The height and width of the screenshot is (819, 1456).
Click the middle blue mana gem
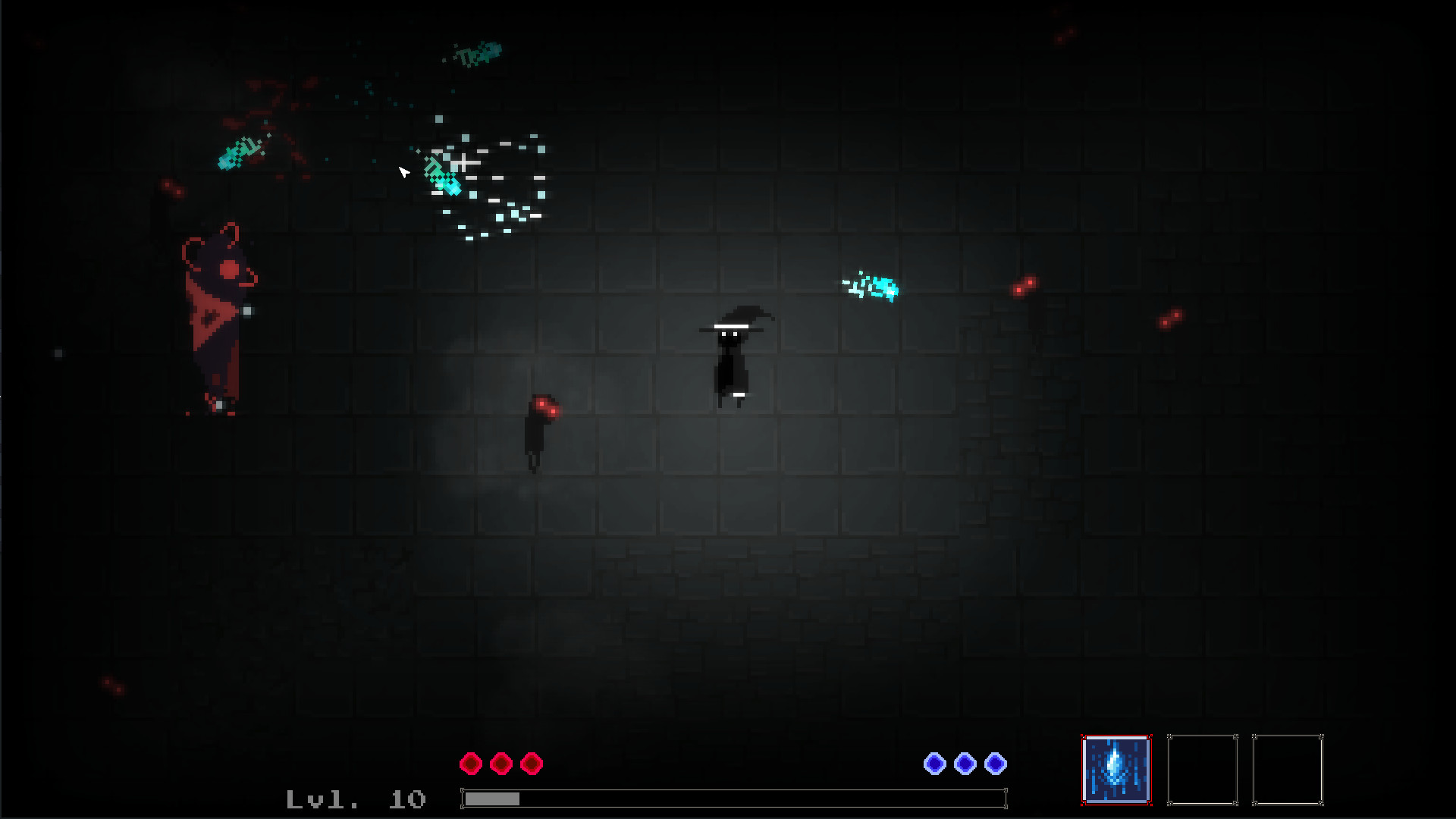(x=965, y=764)
